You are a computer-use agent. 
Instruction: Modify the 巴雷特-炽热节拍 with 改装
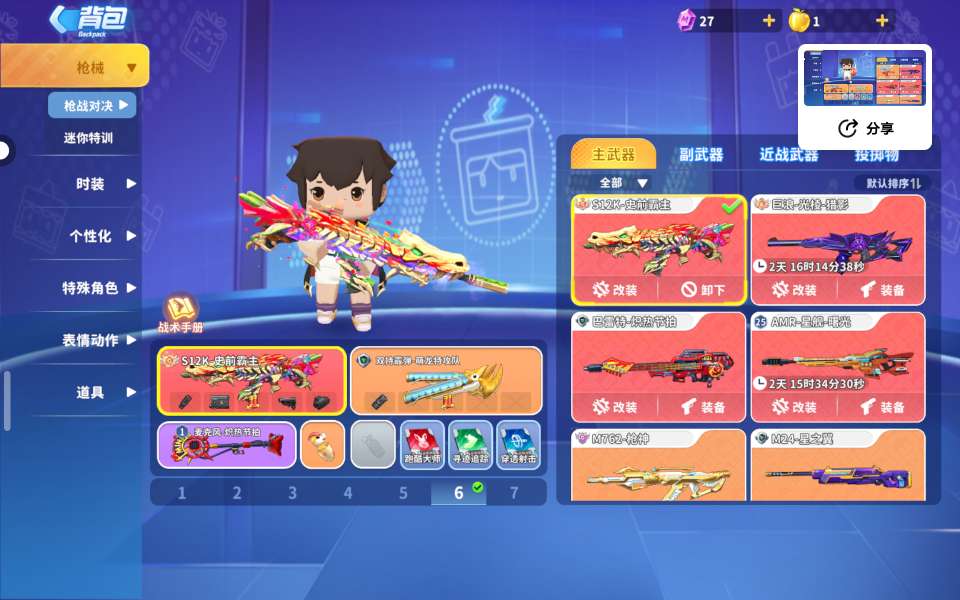coord(615,407)
